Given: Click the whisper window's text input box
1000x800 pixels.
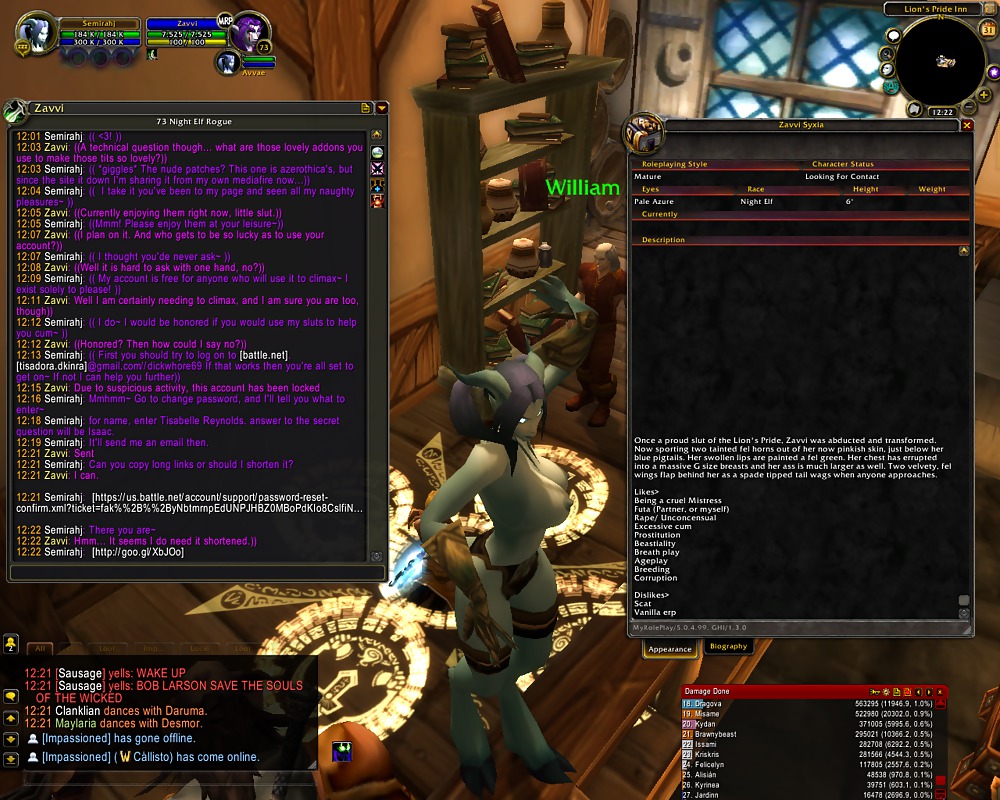Looking at the screenshot, I should [x=196, y=573].
